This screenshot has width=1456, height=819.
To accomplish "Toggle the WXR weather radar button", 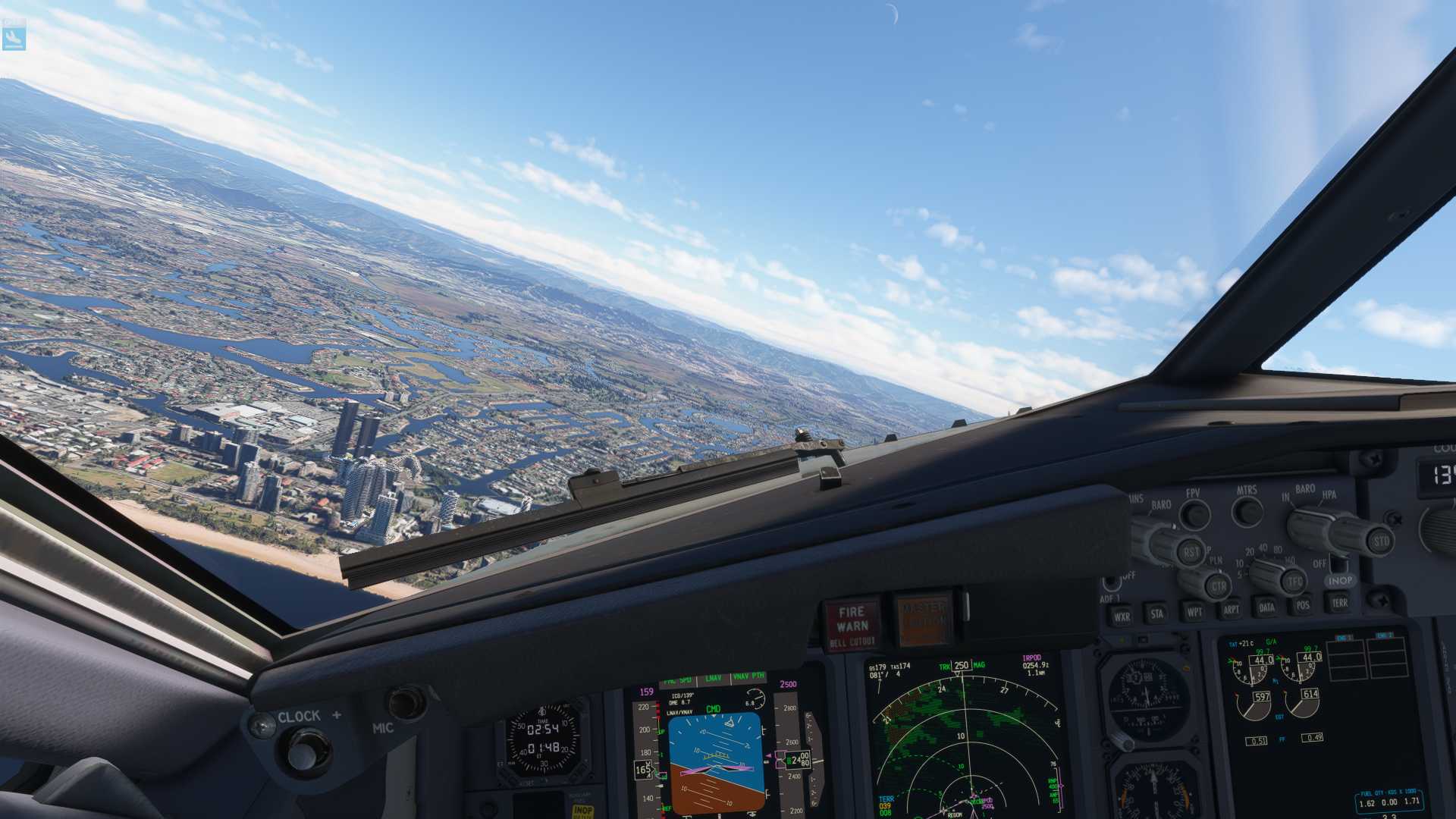I will 1122,616.
